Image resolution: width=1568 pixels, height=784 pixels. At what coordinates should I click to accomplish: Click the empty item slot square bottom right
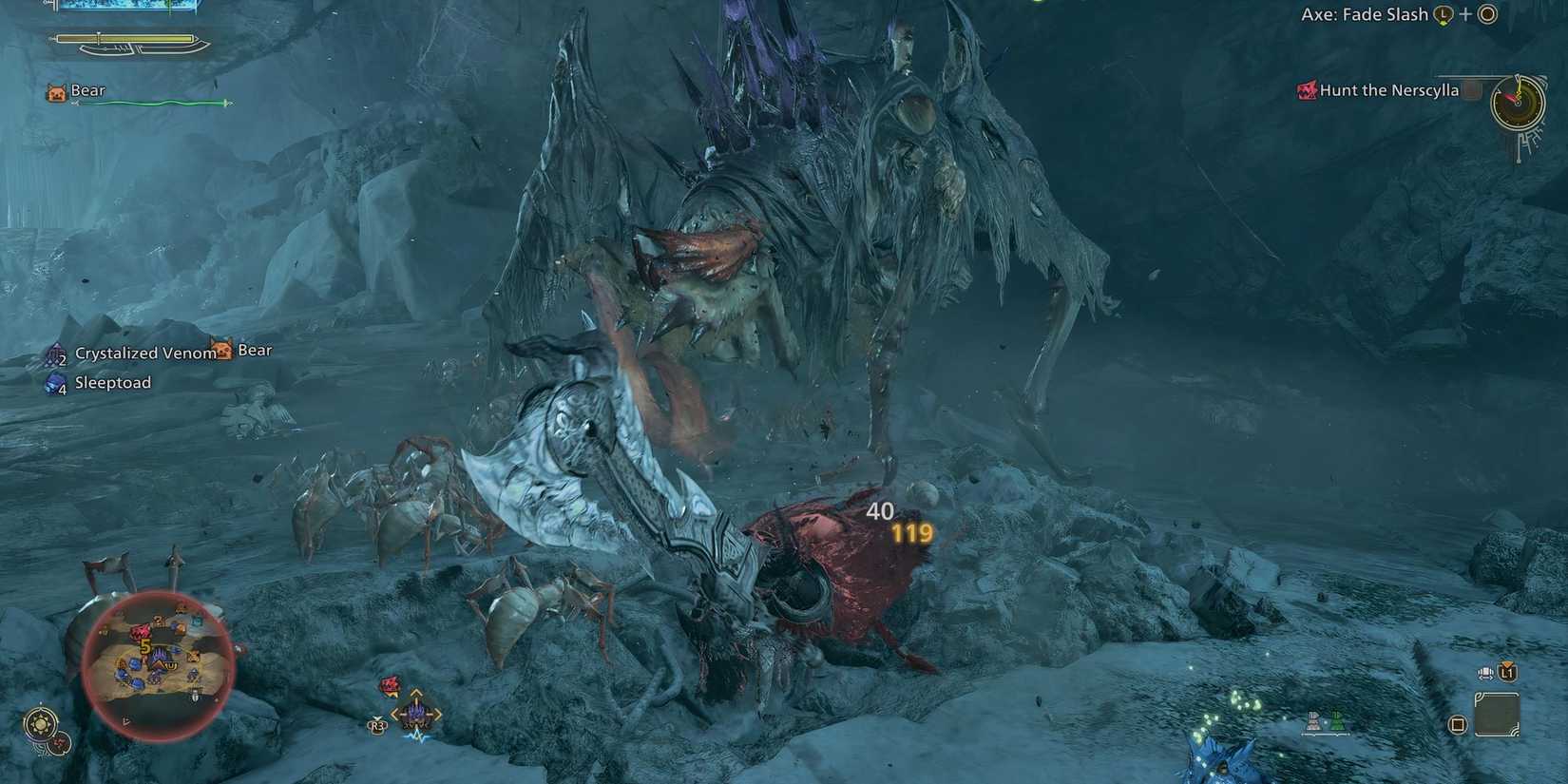pos(1498,715)
